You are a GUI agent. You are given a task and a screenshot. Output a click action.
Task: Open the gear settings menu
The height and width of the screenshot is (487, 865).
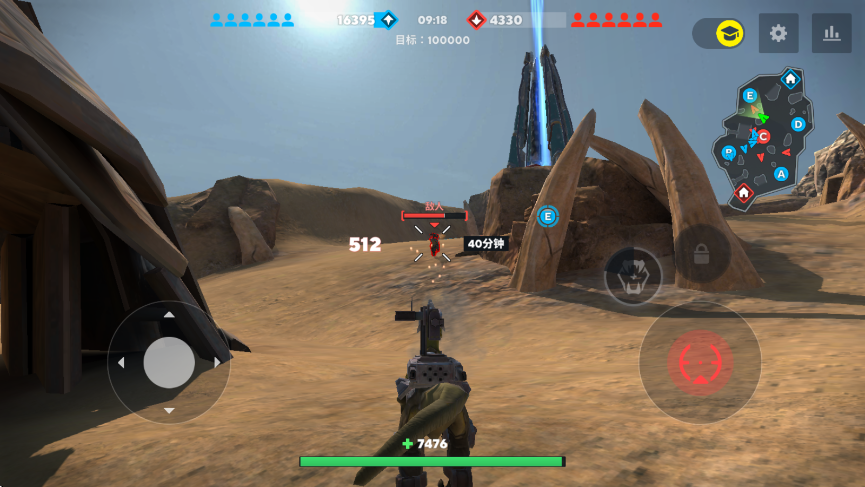(x=778, y=34)
